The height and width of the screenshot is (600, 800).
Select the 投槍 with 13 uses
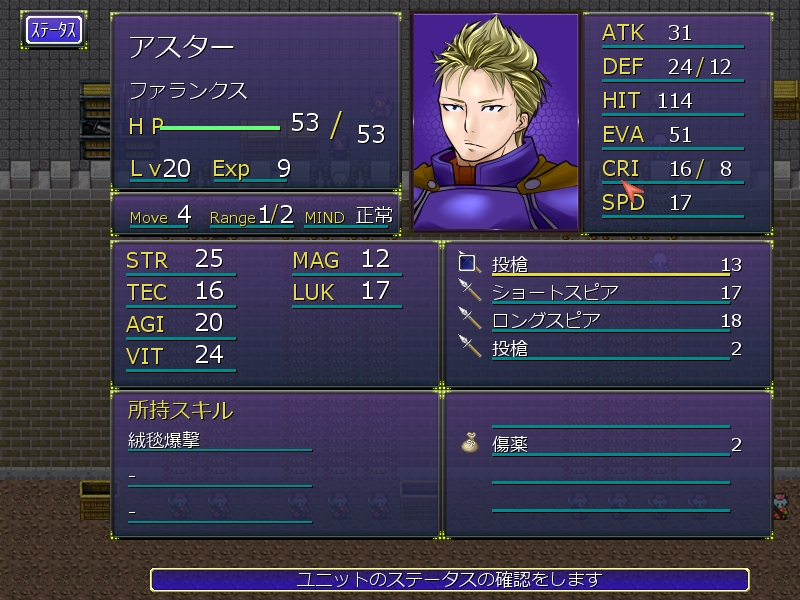pyautogui.click(x=600, y=265)
